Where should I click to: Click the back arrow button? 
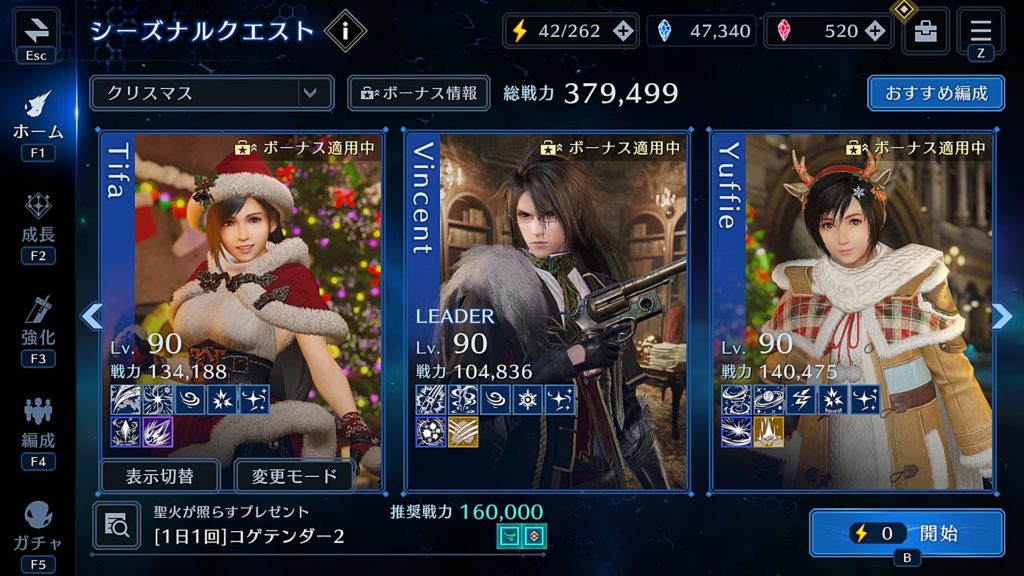(x=36, y=30)
